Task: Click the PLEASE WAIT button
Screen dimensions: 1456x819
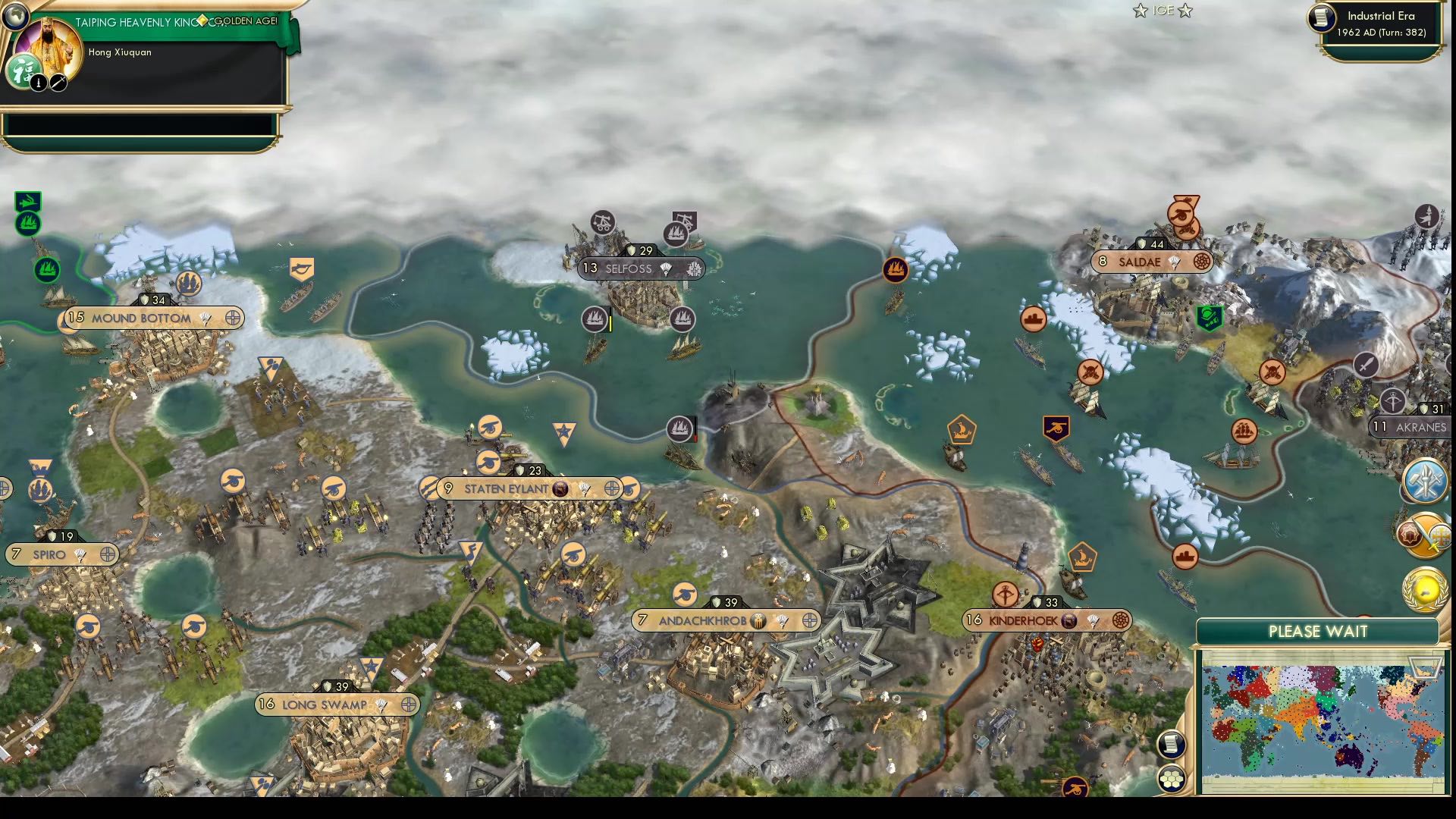Action: [x=1319, y=631]
